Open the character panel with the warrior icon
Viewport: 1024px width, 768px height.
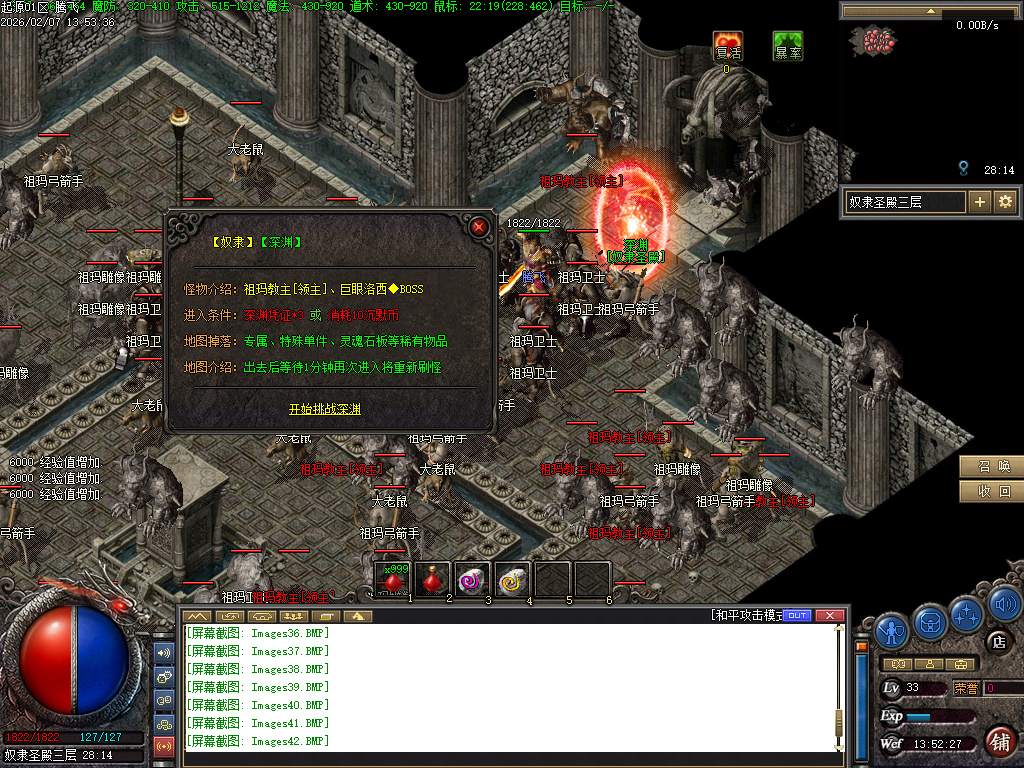point(891,630)
